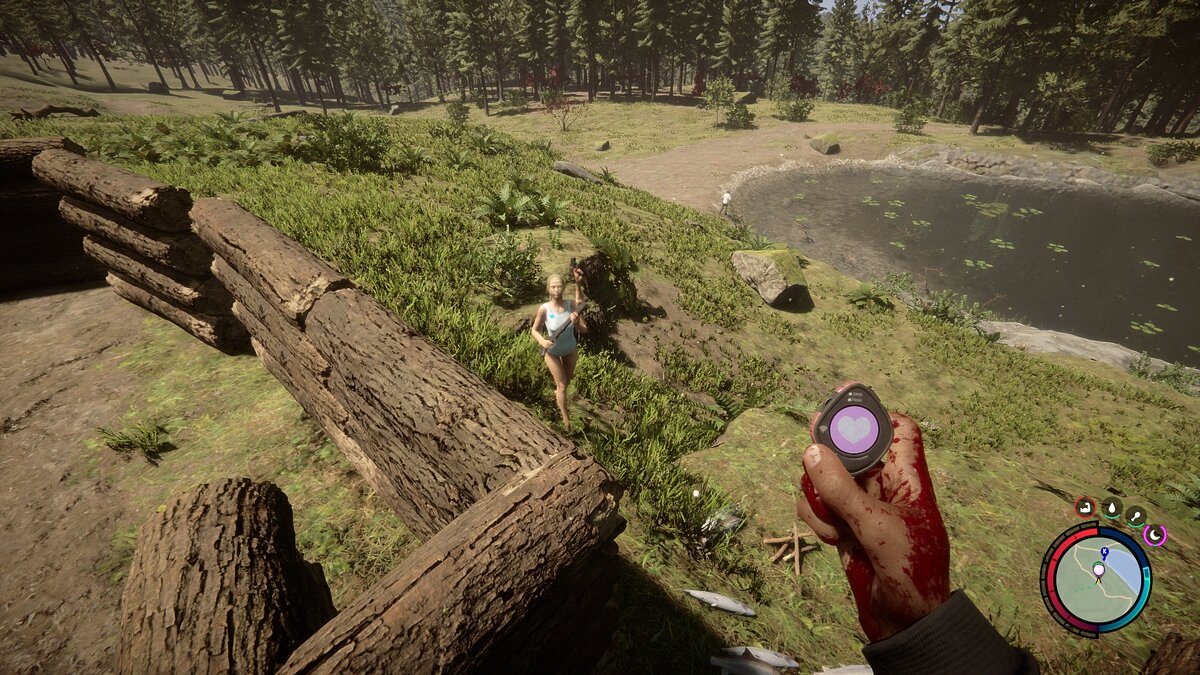Click the flexed arm strength icon
Image resolution: width=1200 pixels, height=675 pixels.
(x=1085, y=506)
